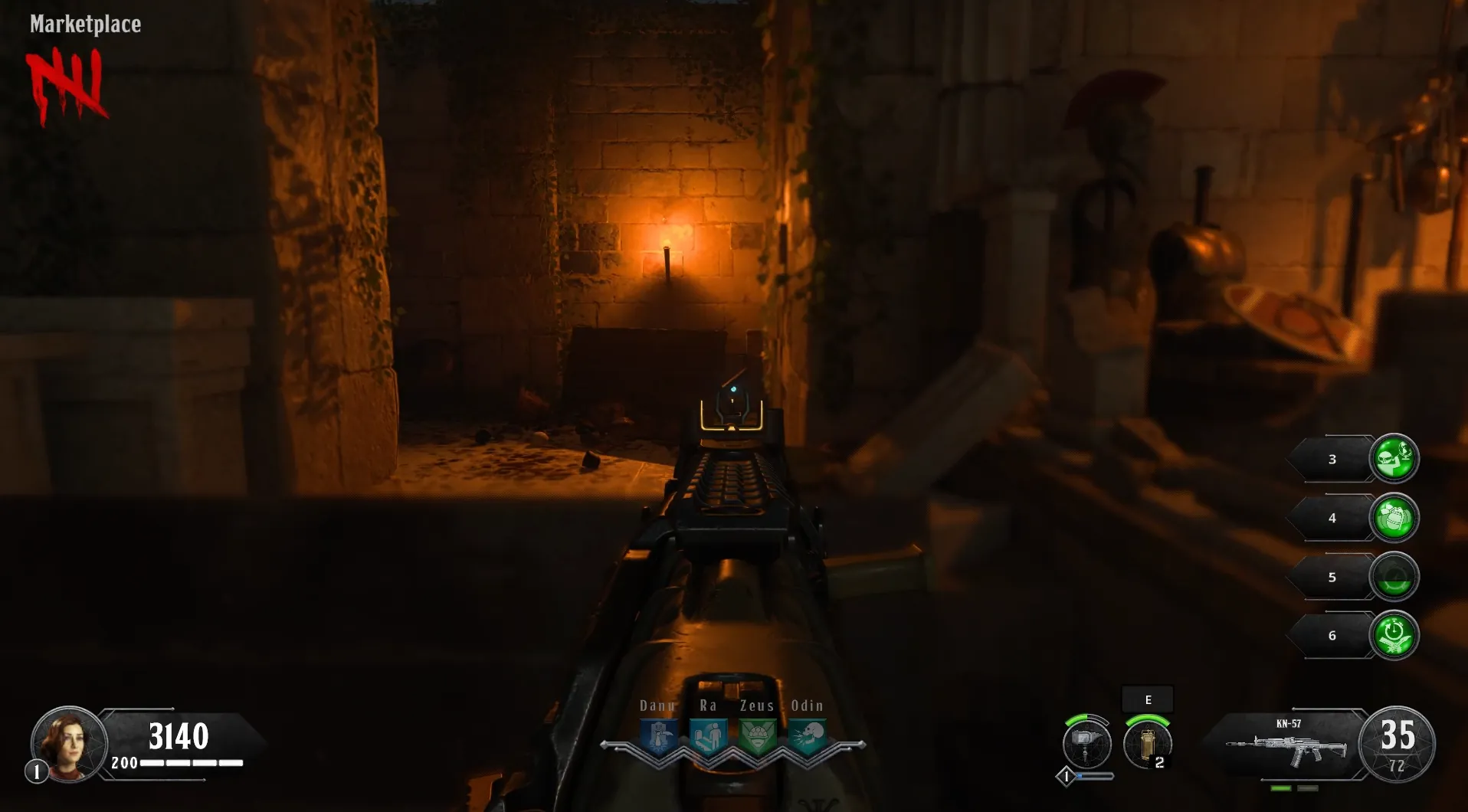
Task: Click the Zeus brain perk icon
Action: 758,737
